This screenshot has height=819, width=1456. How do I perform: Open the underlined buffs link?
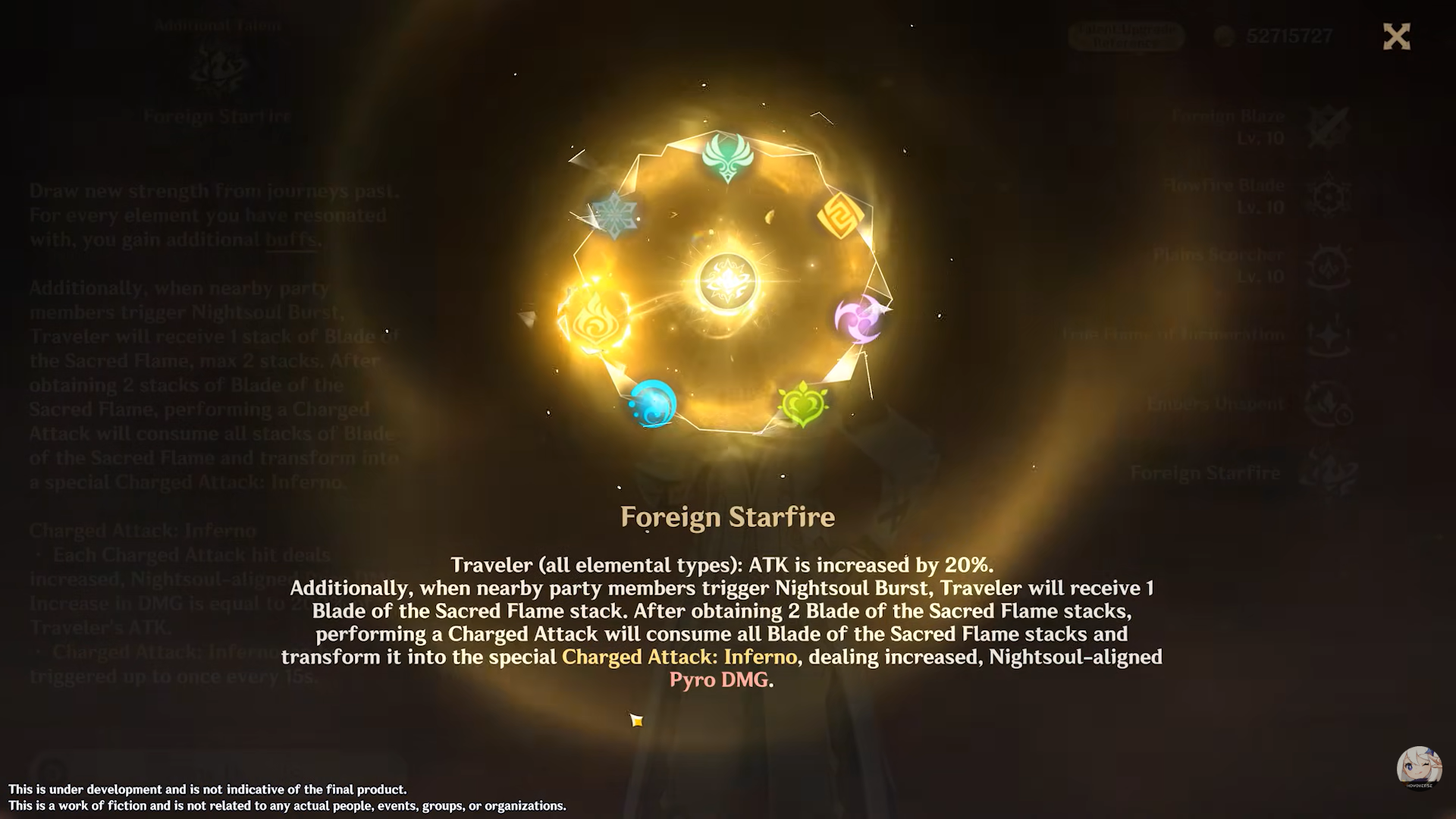point(290,240)
